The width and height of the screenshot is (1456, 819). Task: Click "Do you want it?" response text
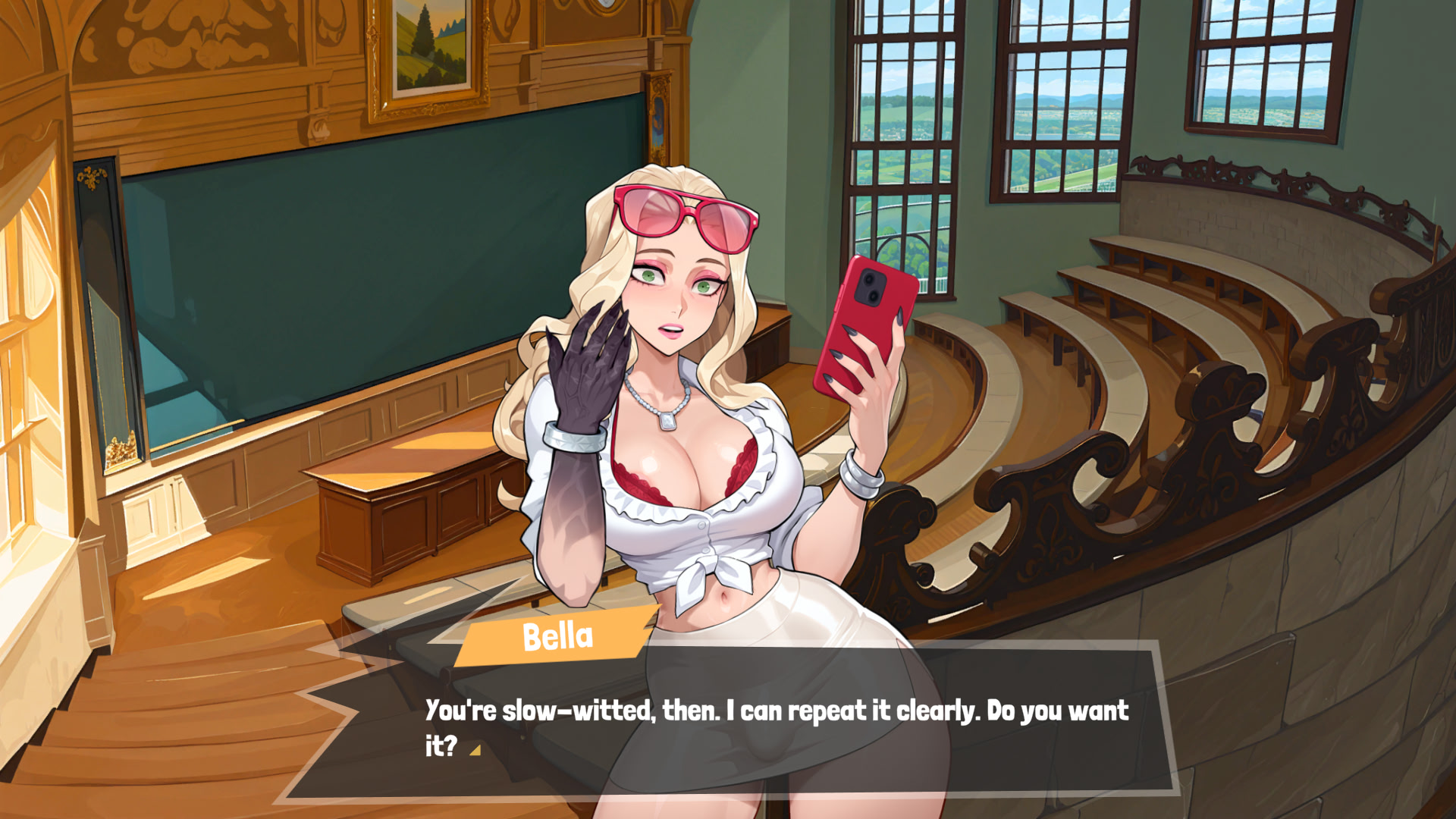click(x=1054, y=711)
